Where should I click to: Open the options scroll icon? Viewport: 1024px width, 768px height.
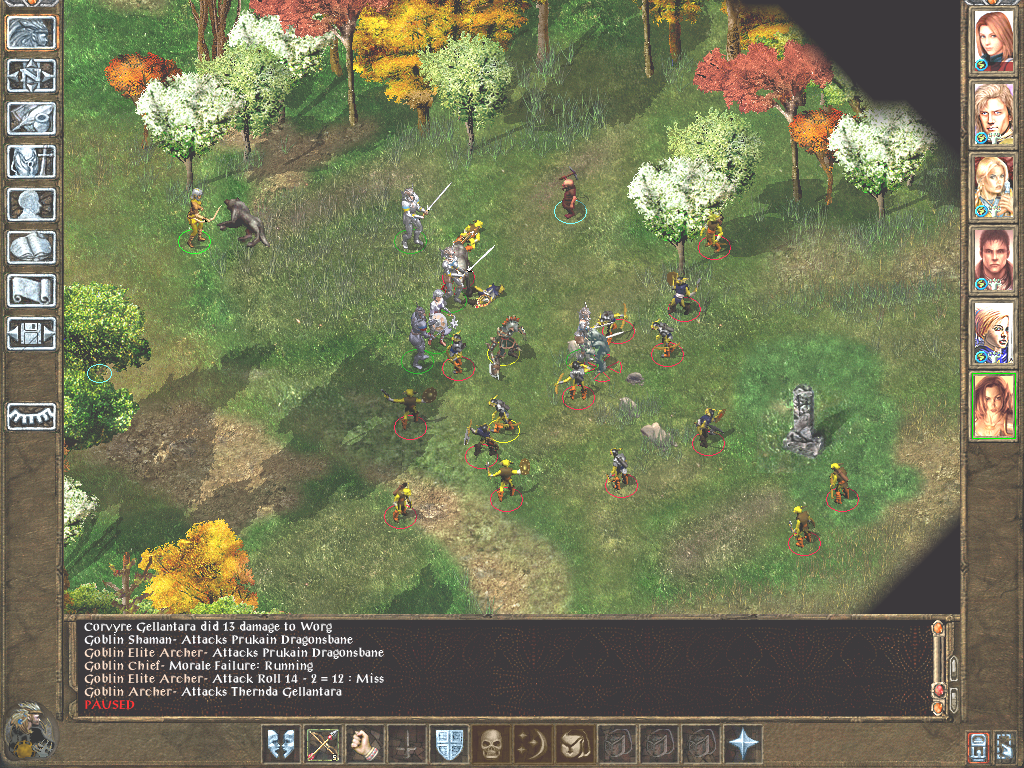32,290
